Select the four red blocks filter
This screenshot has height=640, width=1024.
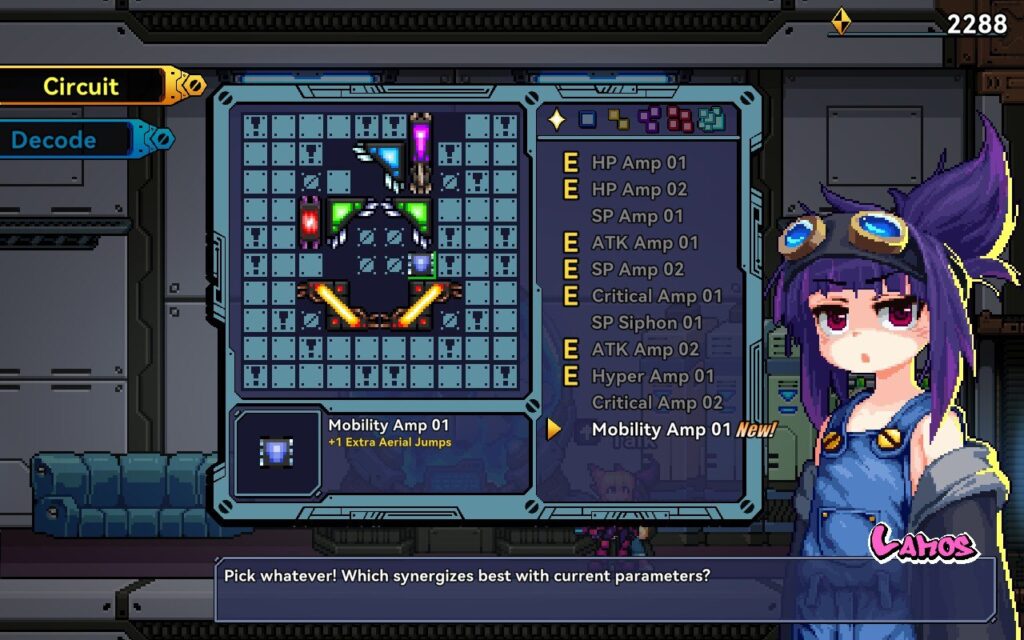click(680, 120)
